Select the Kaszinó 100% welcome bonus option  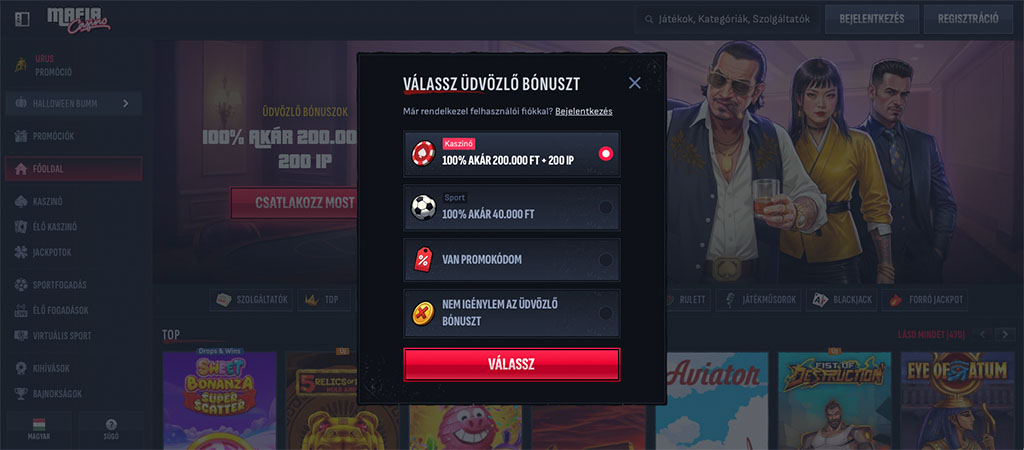[x=511, y=154]
